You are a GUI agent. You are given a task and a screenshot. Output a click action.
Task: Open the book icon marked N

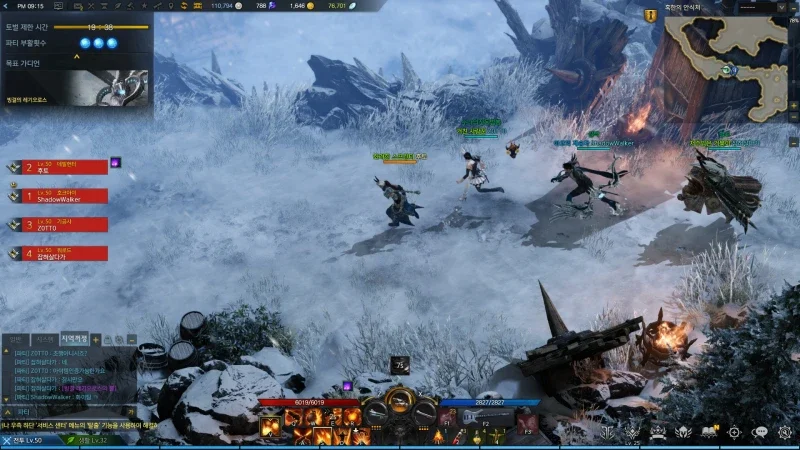709,432
